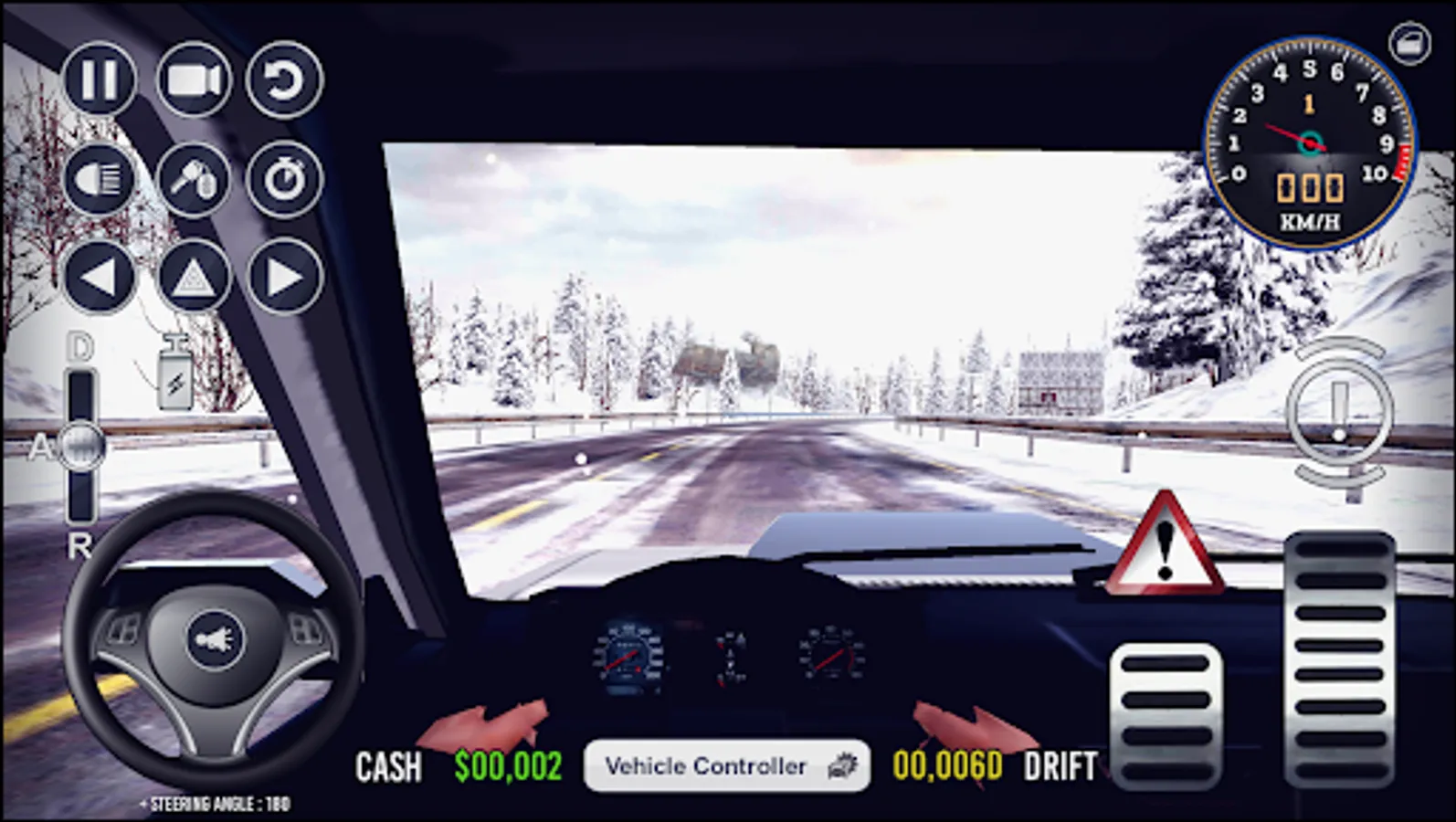Toggle the headlights on
Viewport: 1456px width, 822px height.
point(100,180)
